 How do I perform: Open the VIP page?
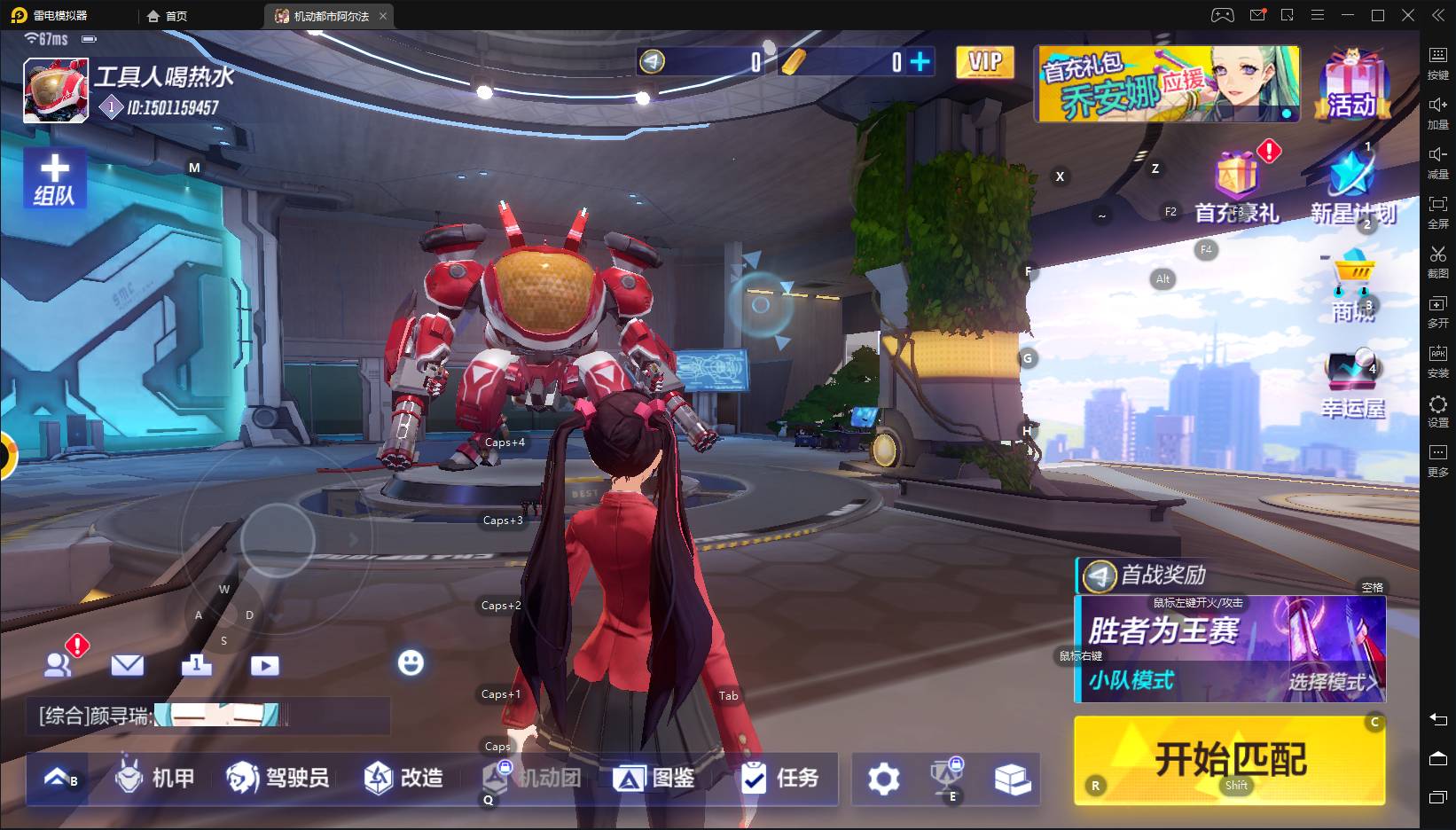tap(984, 62)
